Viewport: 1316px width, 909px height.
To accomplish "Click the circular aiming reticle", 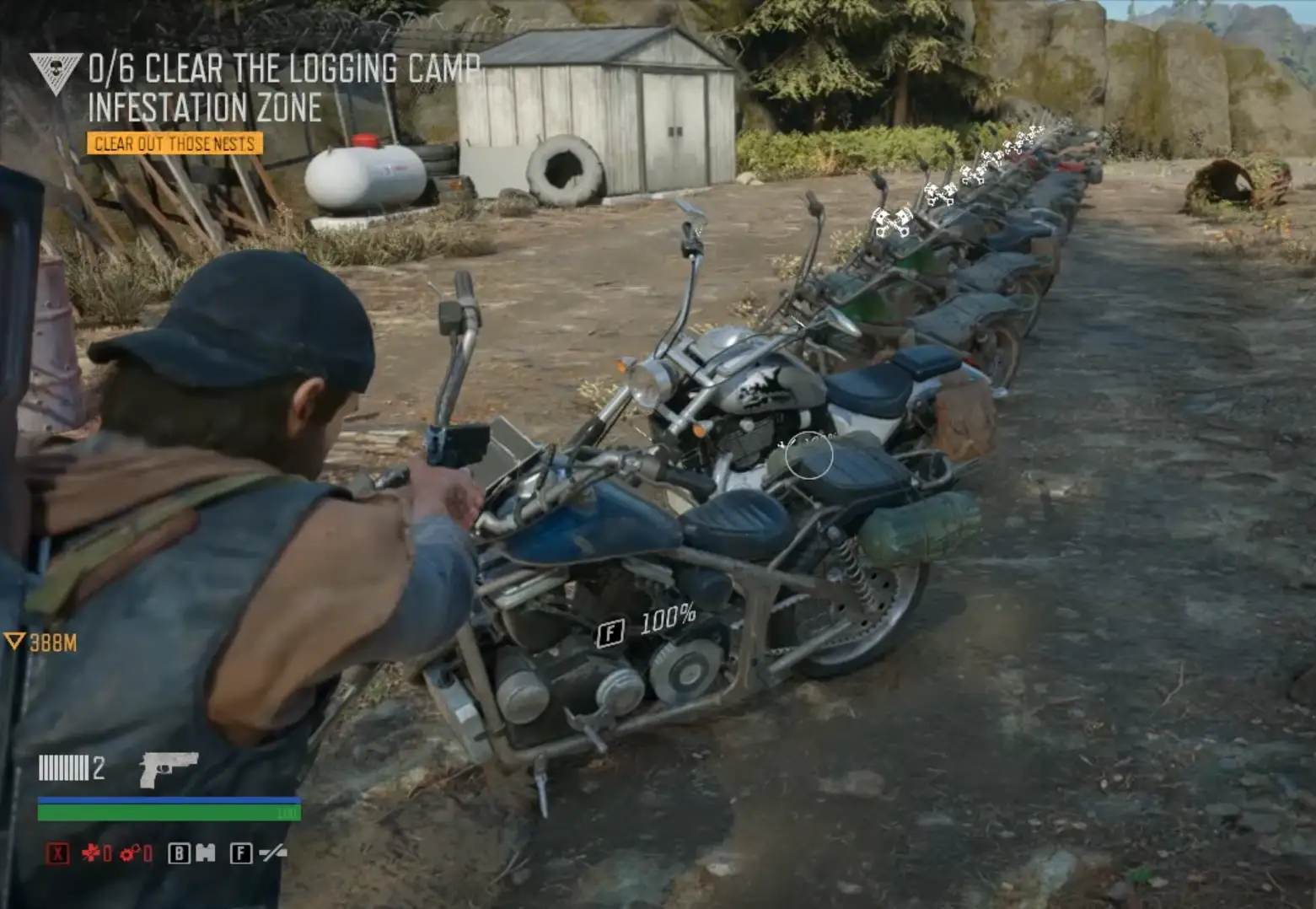I will (x=808, y=455).
